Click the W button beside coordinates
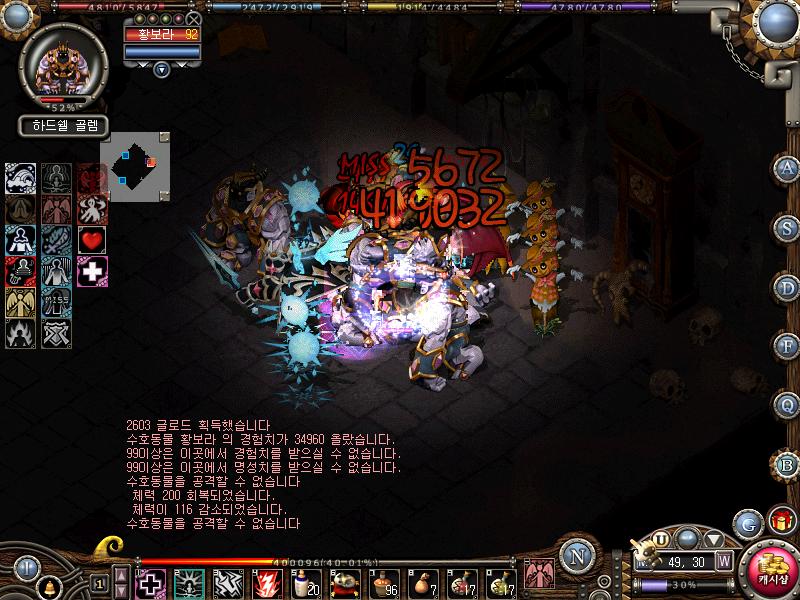The height and width of the screenshot is (600, 800). pyautogui.click(x=722, y=561)
